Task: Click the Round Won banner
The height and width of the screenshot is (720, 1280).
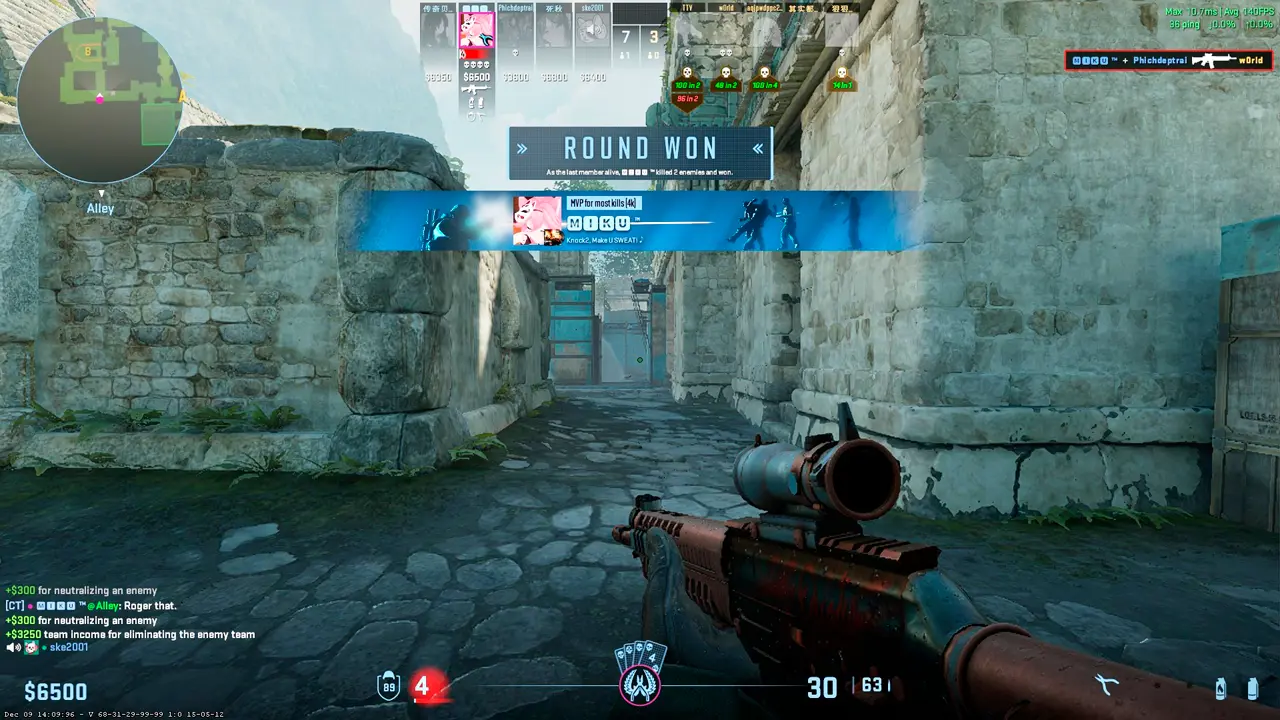Action: tap(640, 152)
